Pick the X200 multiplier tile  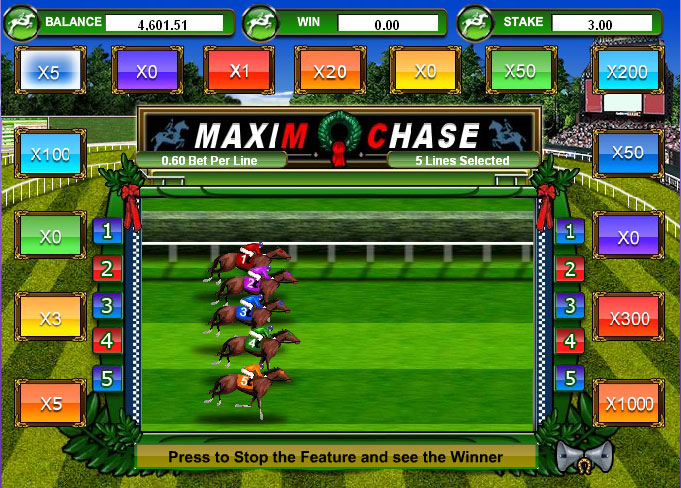point(627,71)
